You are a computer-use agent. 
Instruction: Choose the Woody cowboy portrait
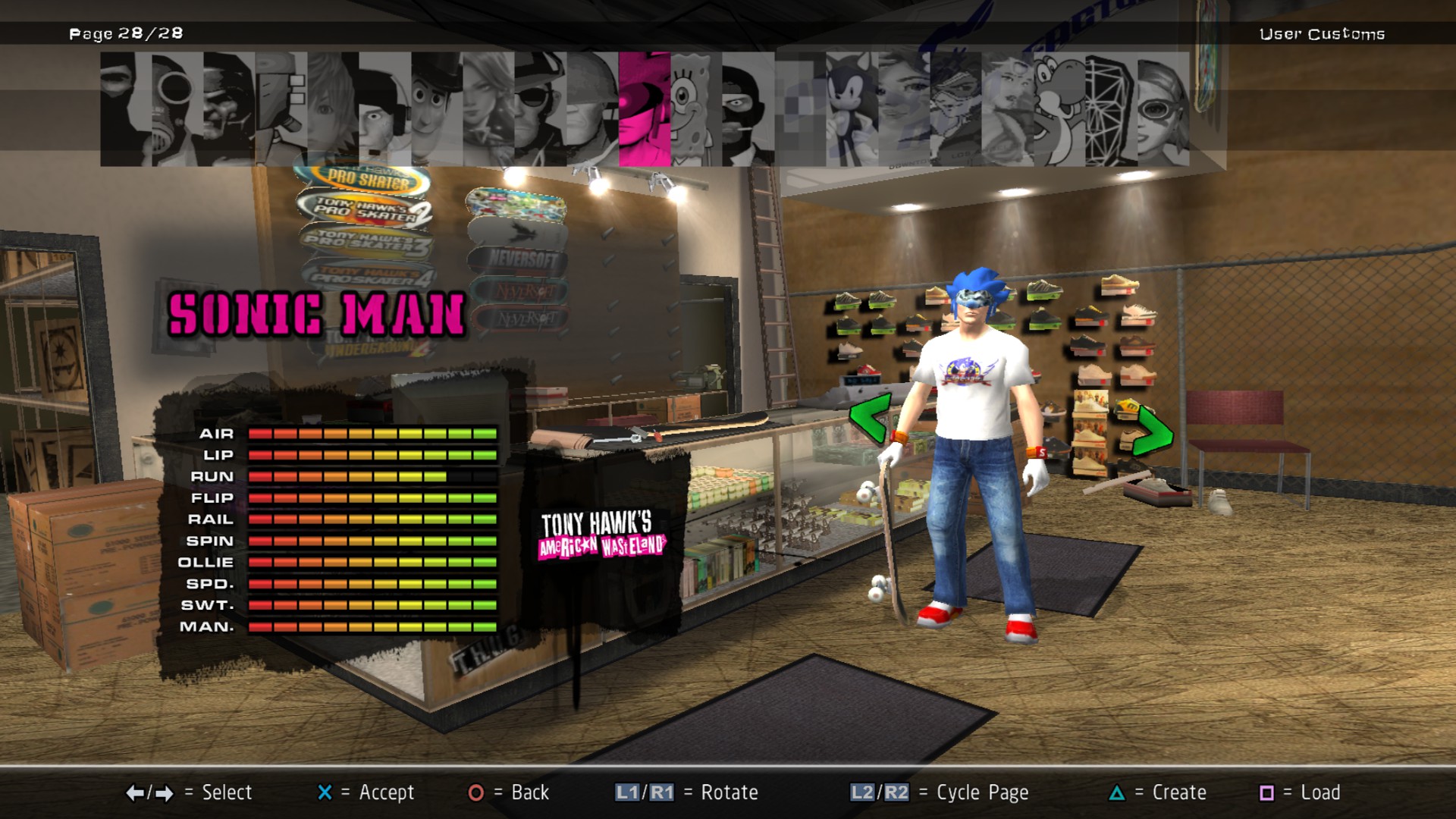point(438,109)
